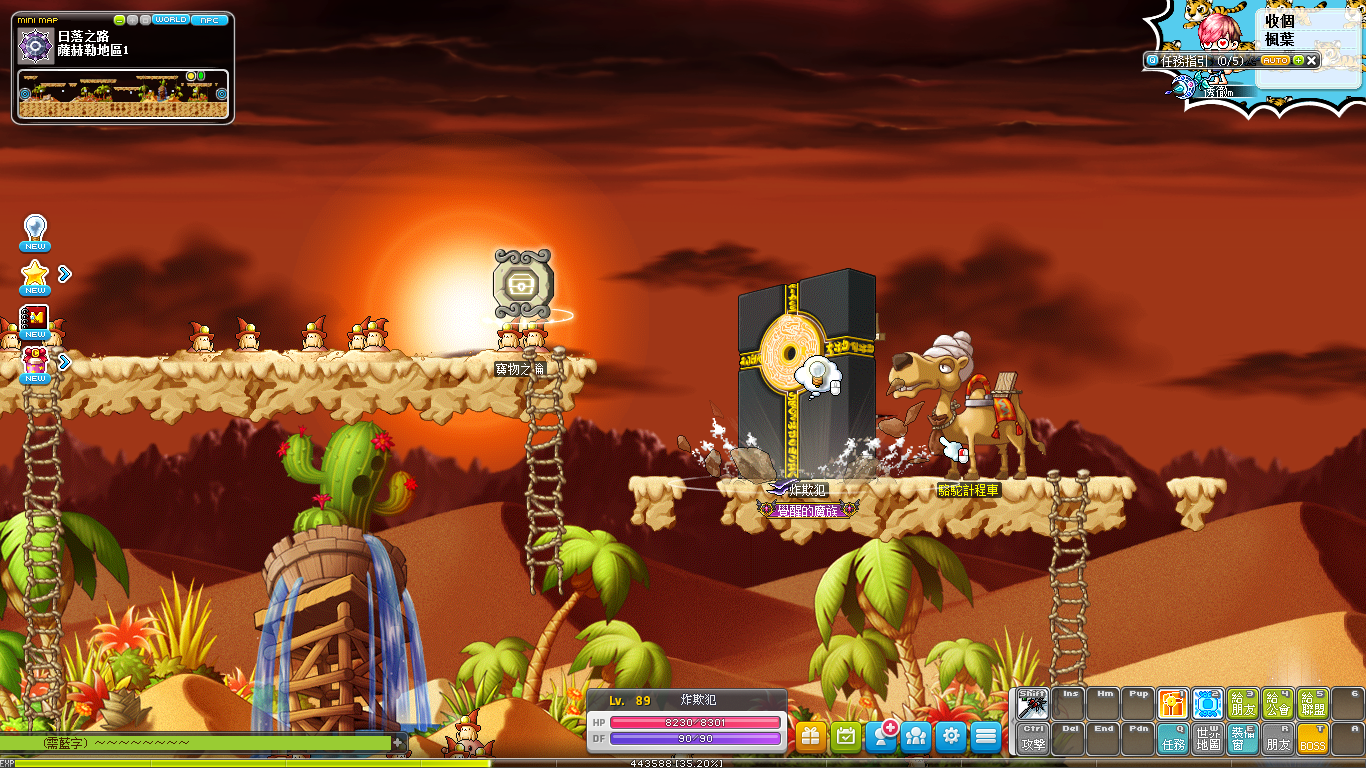The image size is (1366, 768).
Task: Activate the blue ice skill in slot 2
Action: click(1208, 704)
